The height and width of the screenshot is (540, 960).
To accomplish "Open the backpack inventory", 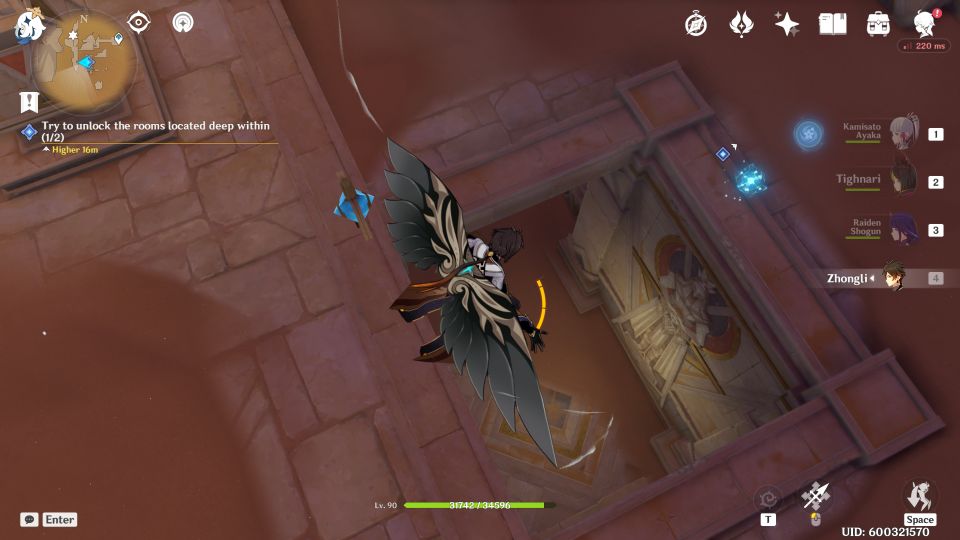I will click(879, 24).
